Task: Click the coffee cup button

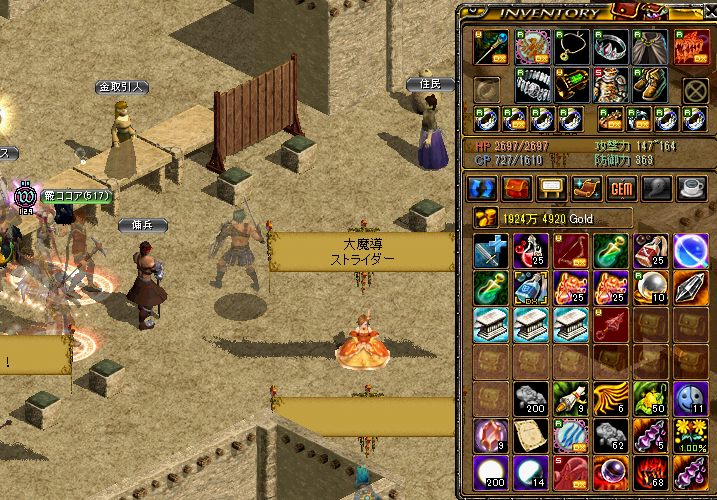Action: point(691,188)
